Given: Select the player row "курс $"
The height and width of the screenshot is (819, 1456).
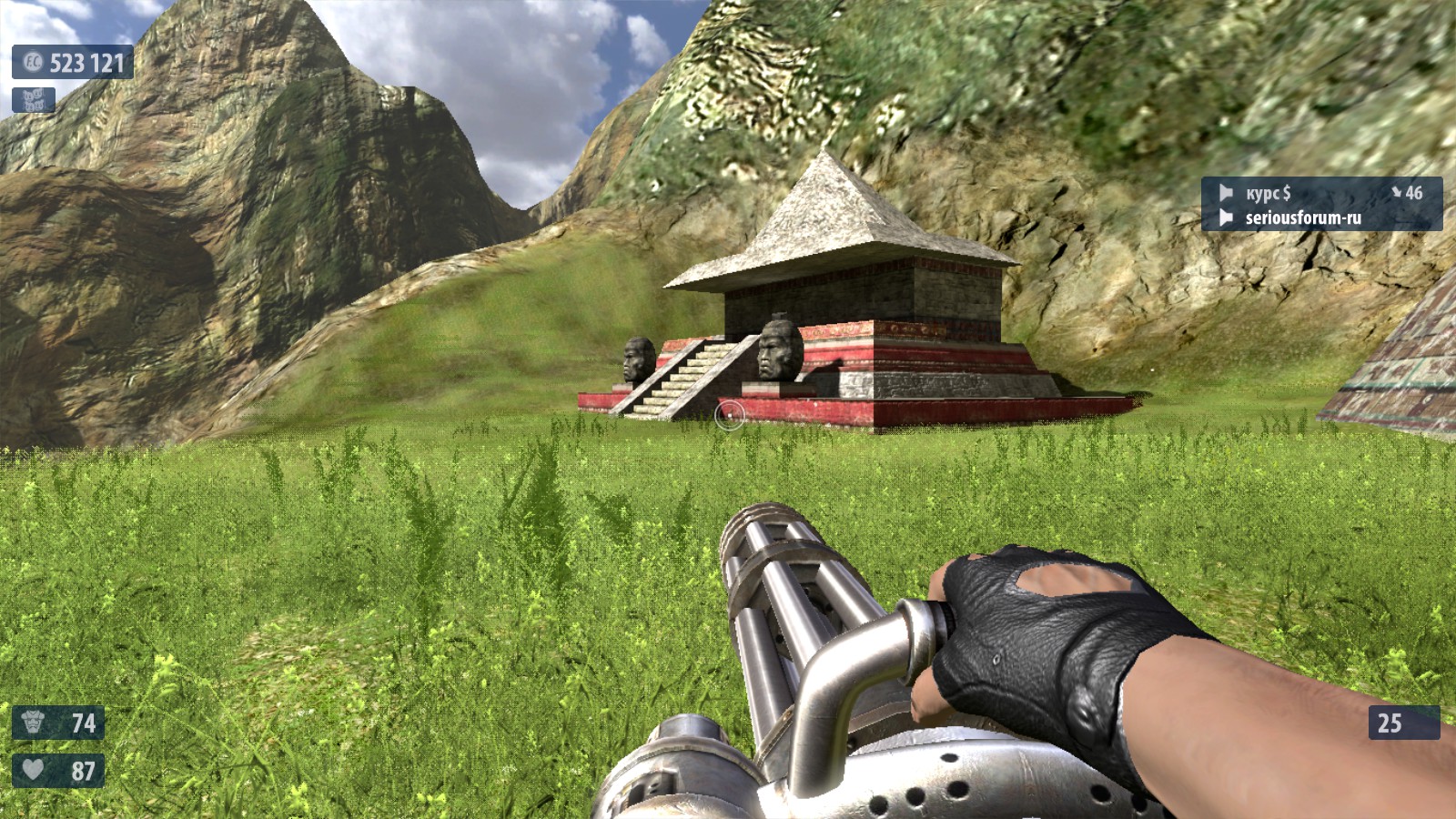Looking at the screenshot, I should click(1320, 192).
